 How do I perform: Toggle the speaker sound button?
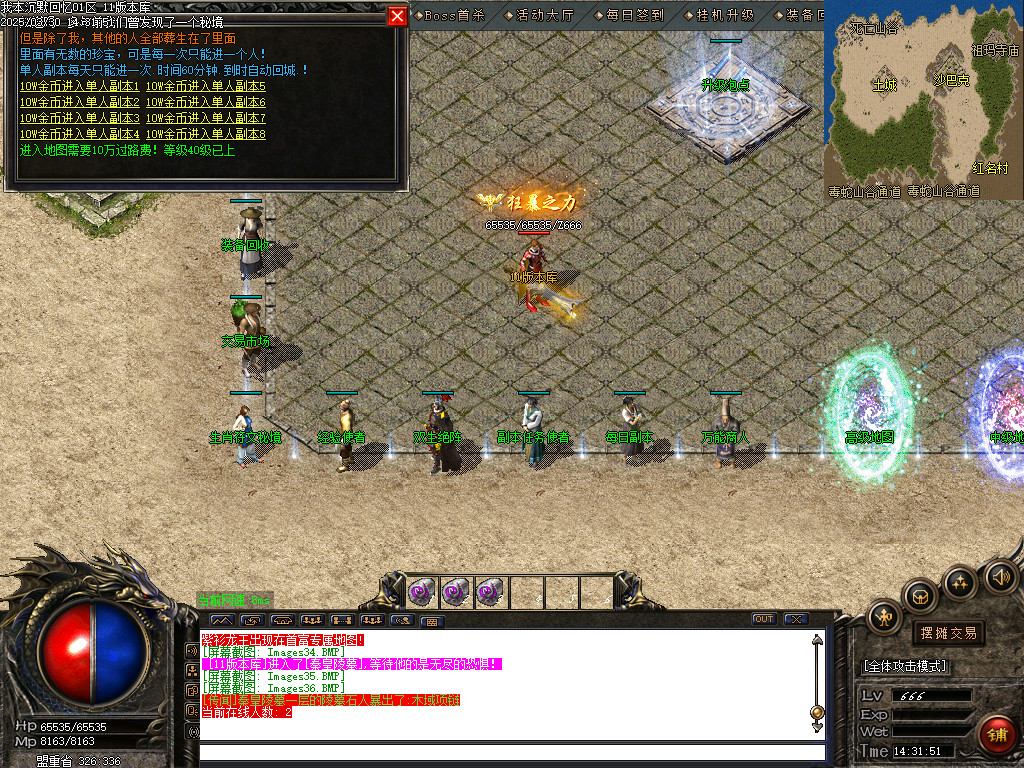pyautogui.click(x=1001, y=576)
